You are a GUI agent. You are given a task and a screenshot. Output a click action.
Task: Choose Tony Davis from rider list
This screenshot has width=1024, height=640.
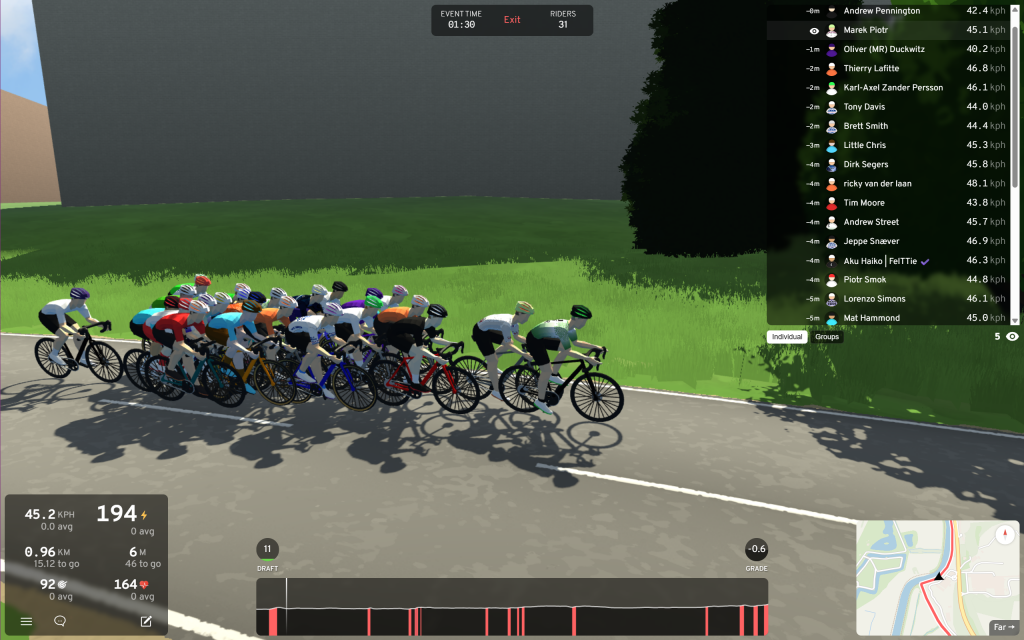coord(864,107)
